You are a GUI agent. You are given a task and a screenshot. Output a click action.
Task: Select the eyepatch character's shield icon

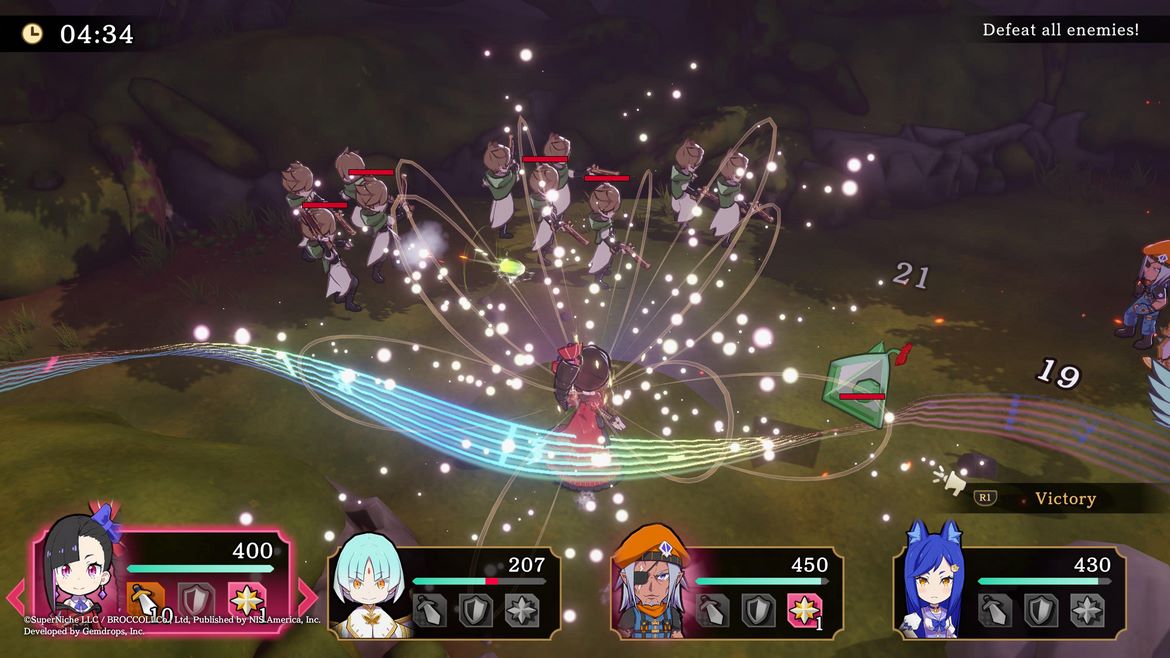(759, 610)
